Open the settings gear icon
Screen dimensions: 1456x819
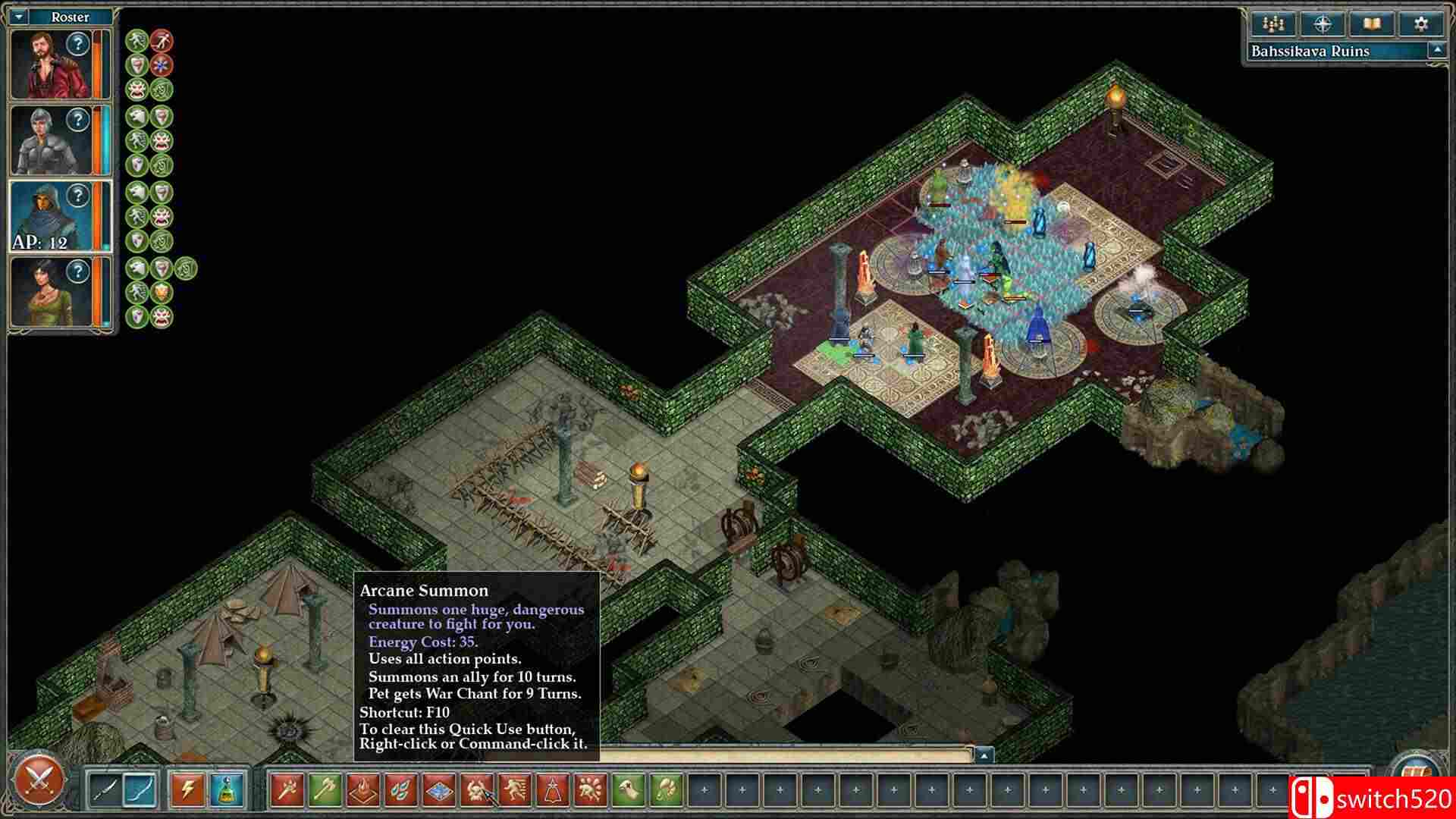pyautogui.click(x=1420, y=24)
